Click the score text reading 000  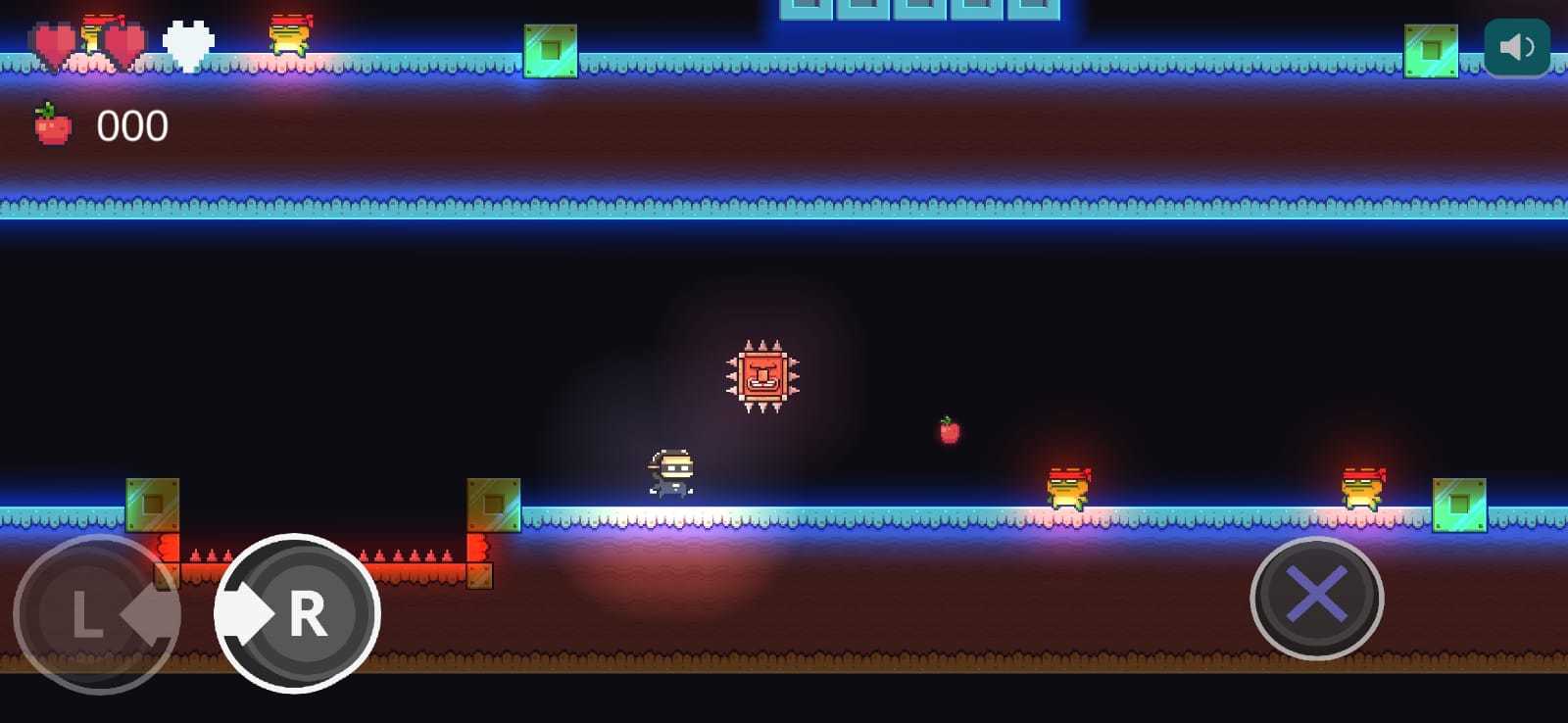pos(132,123)
